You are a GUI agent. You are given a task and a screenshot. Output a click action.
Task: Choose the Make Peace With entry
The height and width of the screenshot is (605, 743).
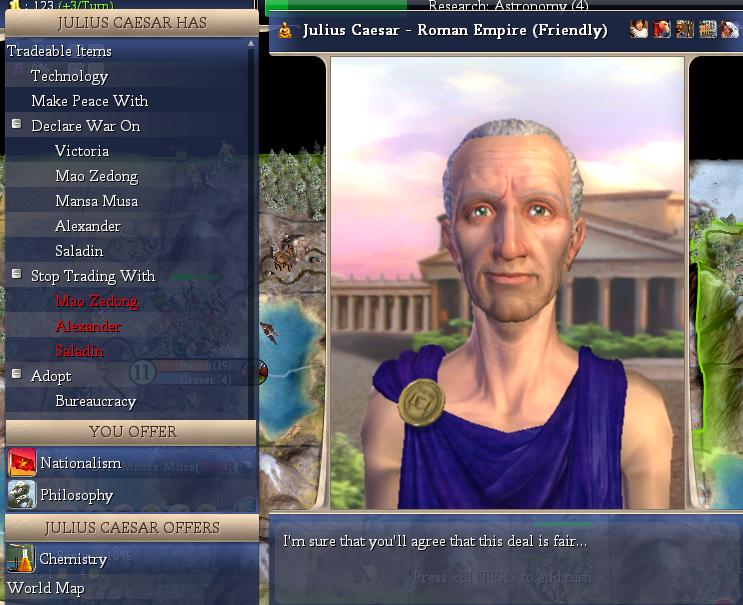[89, 101]
